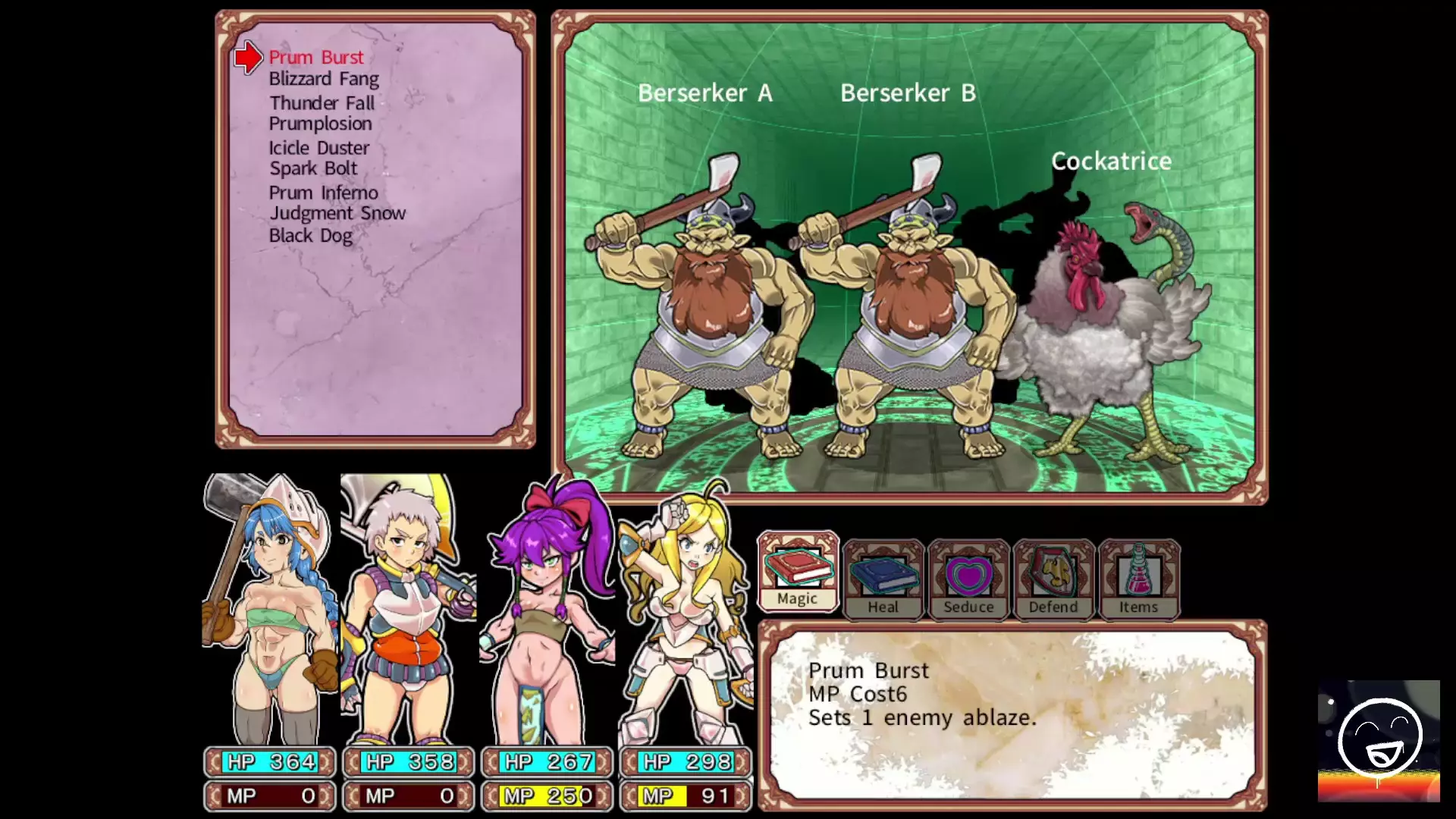Choose the Icicle Duster spell
Image resolution: width=1456 pixels, height=819 pixels.
[x=318, y=148]
